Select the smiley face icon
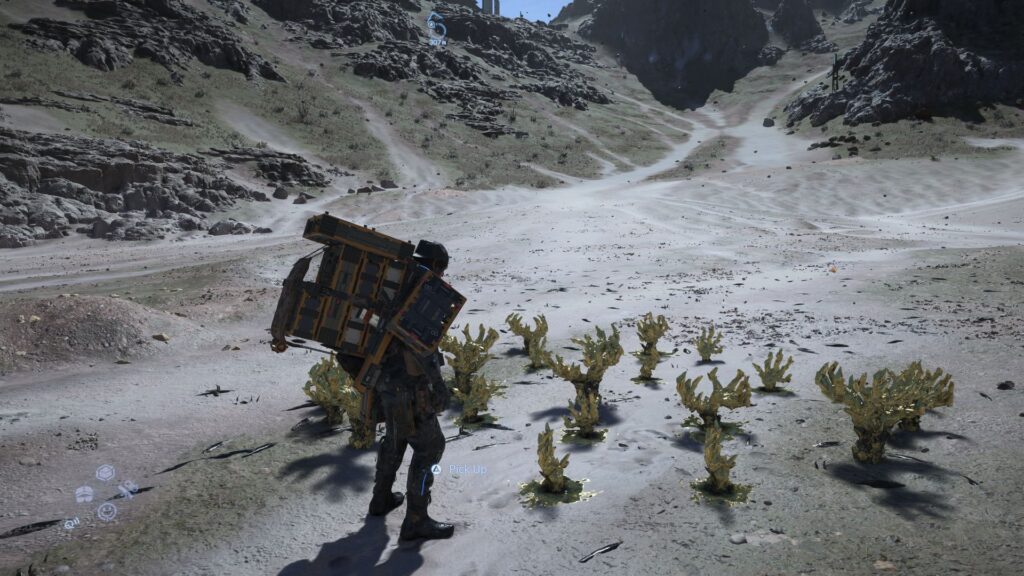This screenshot has width=1024, height=576. click(x=106, y=511)
